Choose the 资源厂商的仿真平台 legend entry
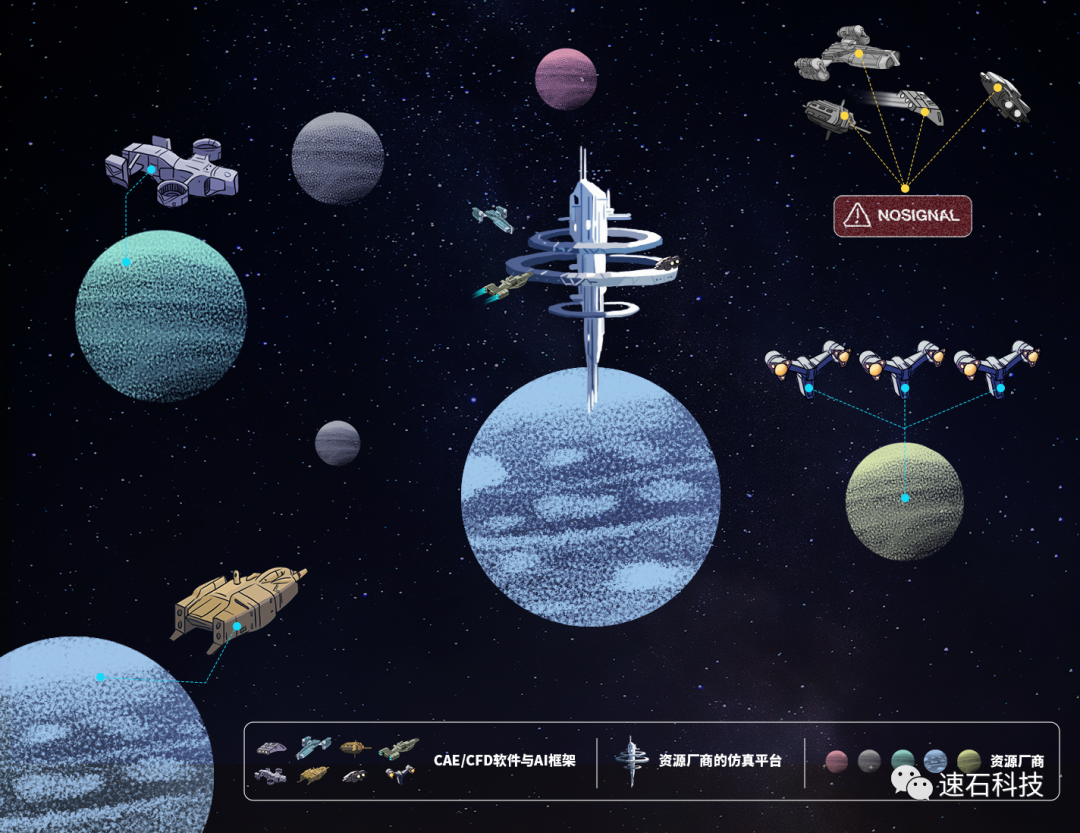 click(x=719, y=760)
